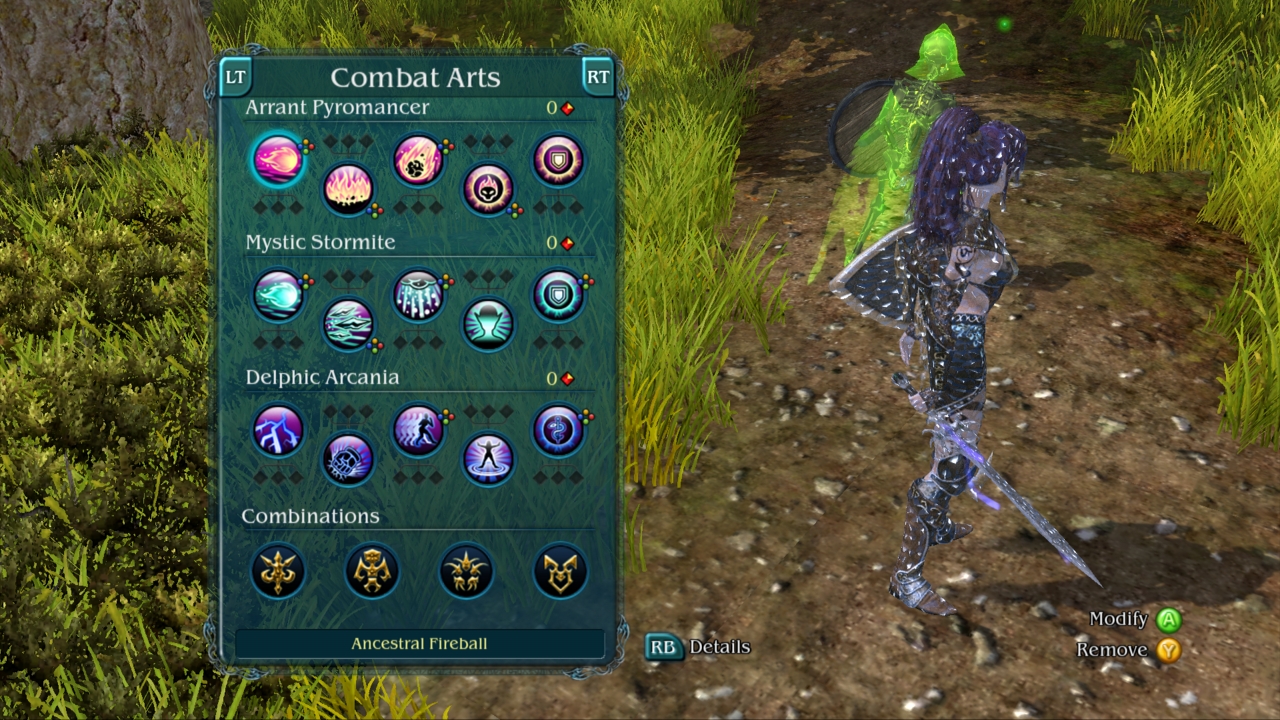This screenshot has height=720, width=1280.
Task: Pick the fire demon face combat art
Action: 488,188
